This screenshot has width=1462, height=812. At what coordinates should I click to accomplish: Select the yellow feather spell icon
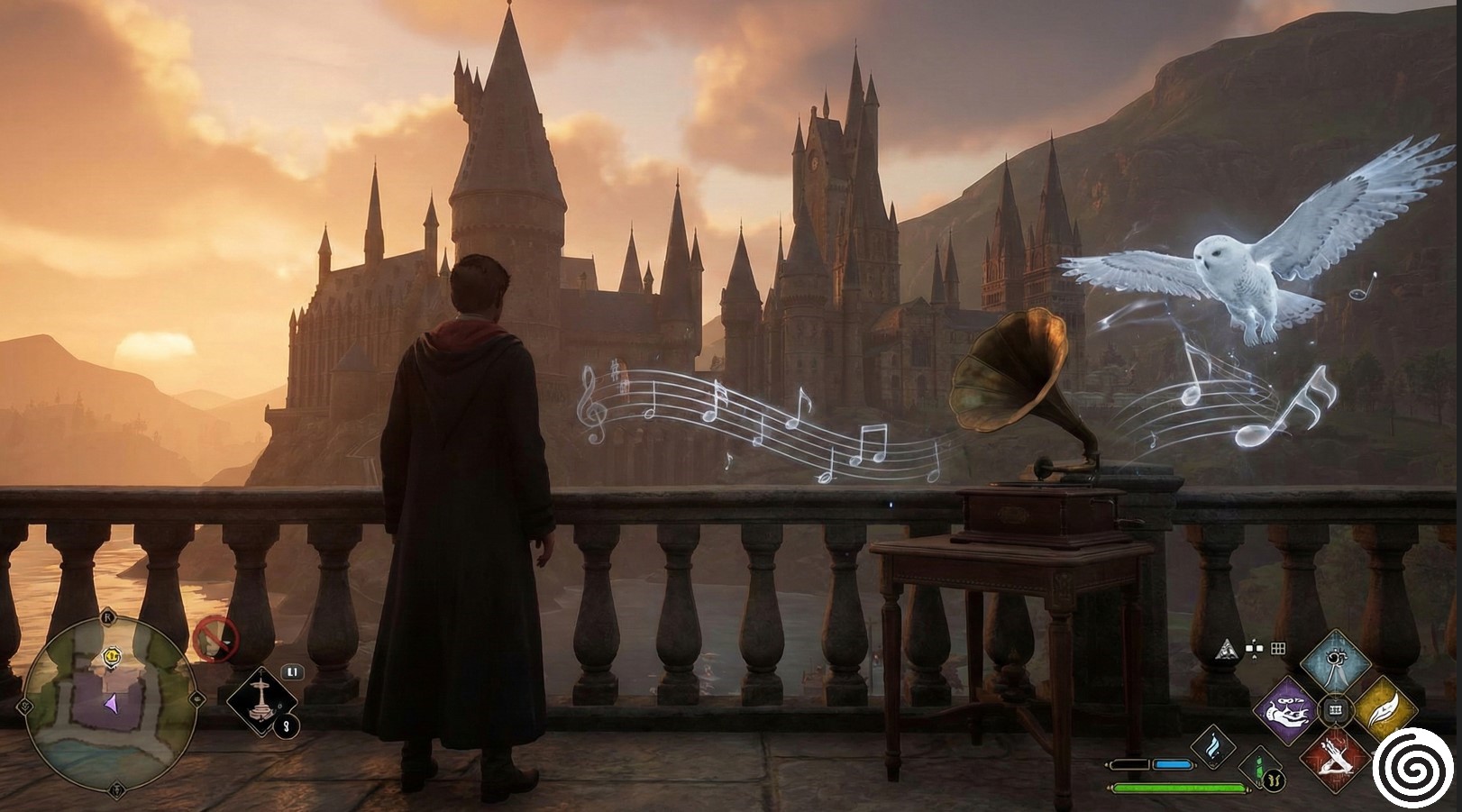(1382, 710)
